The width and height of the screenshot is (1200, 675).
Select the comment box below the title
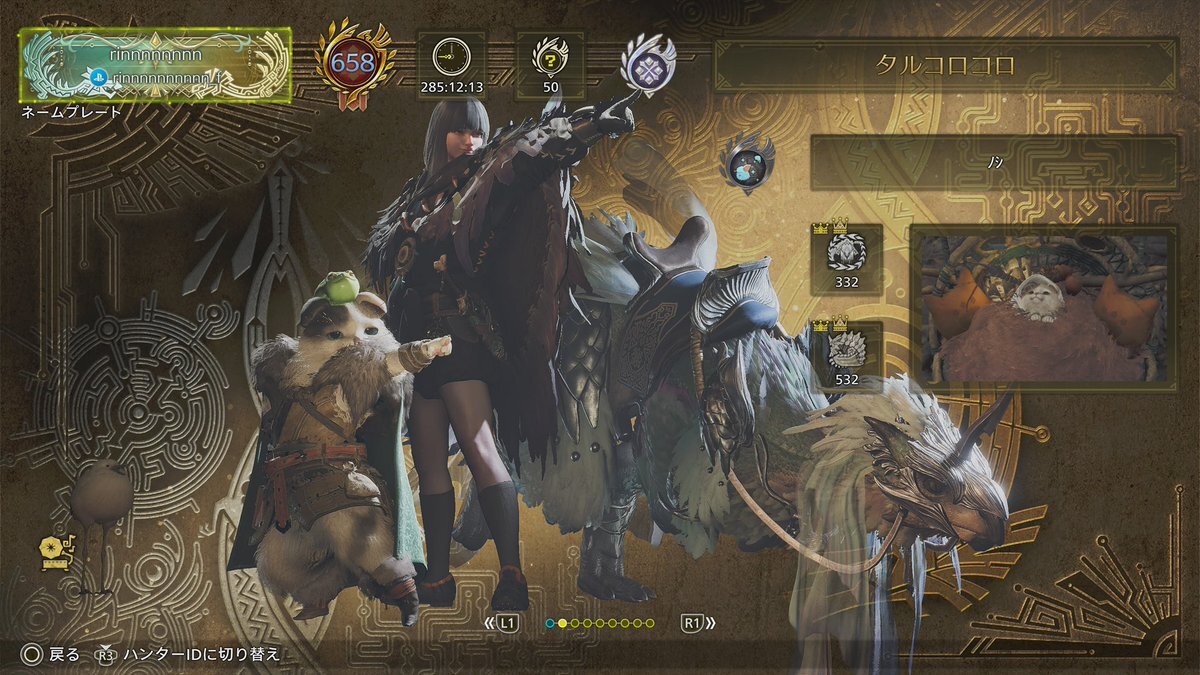994,163
